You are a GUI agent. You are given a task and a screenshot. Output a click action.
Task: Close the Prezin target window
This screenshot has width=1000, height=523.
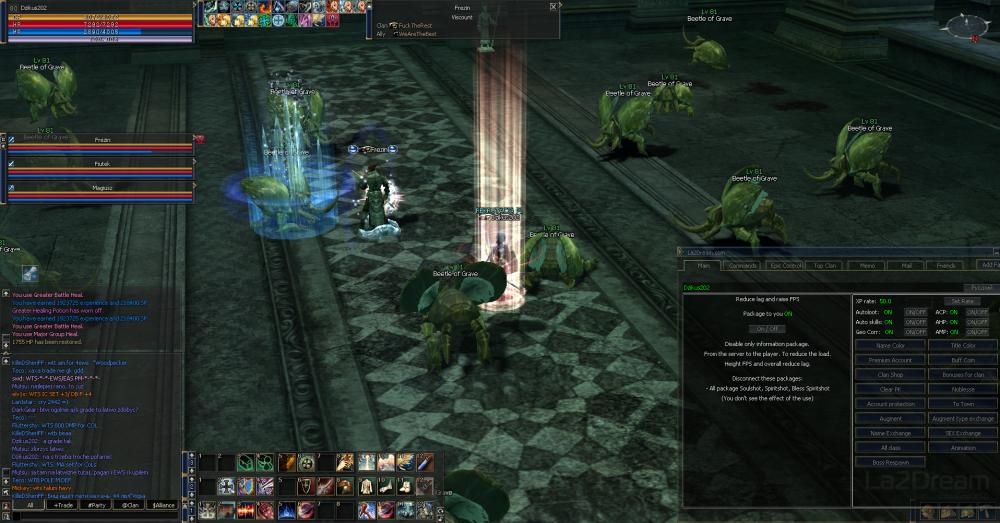[x=553, y=6]
